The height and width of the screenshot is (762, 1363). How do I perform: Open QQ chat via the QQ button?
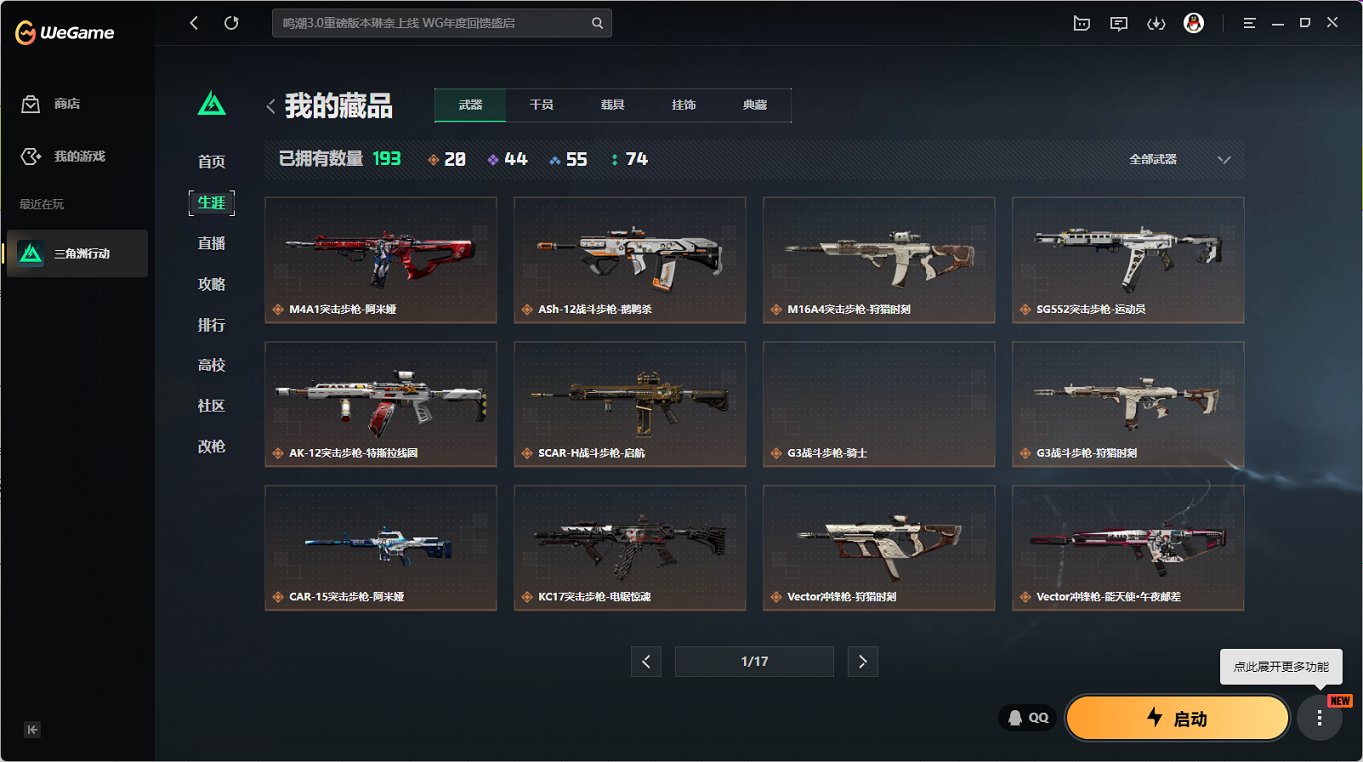[1026, 717]
